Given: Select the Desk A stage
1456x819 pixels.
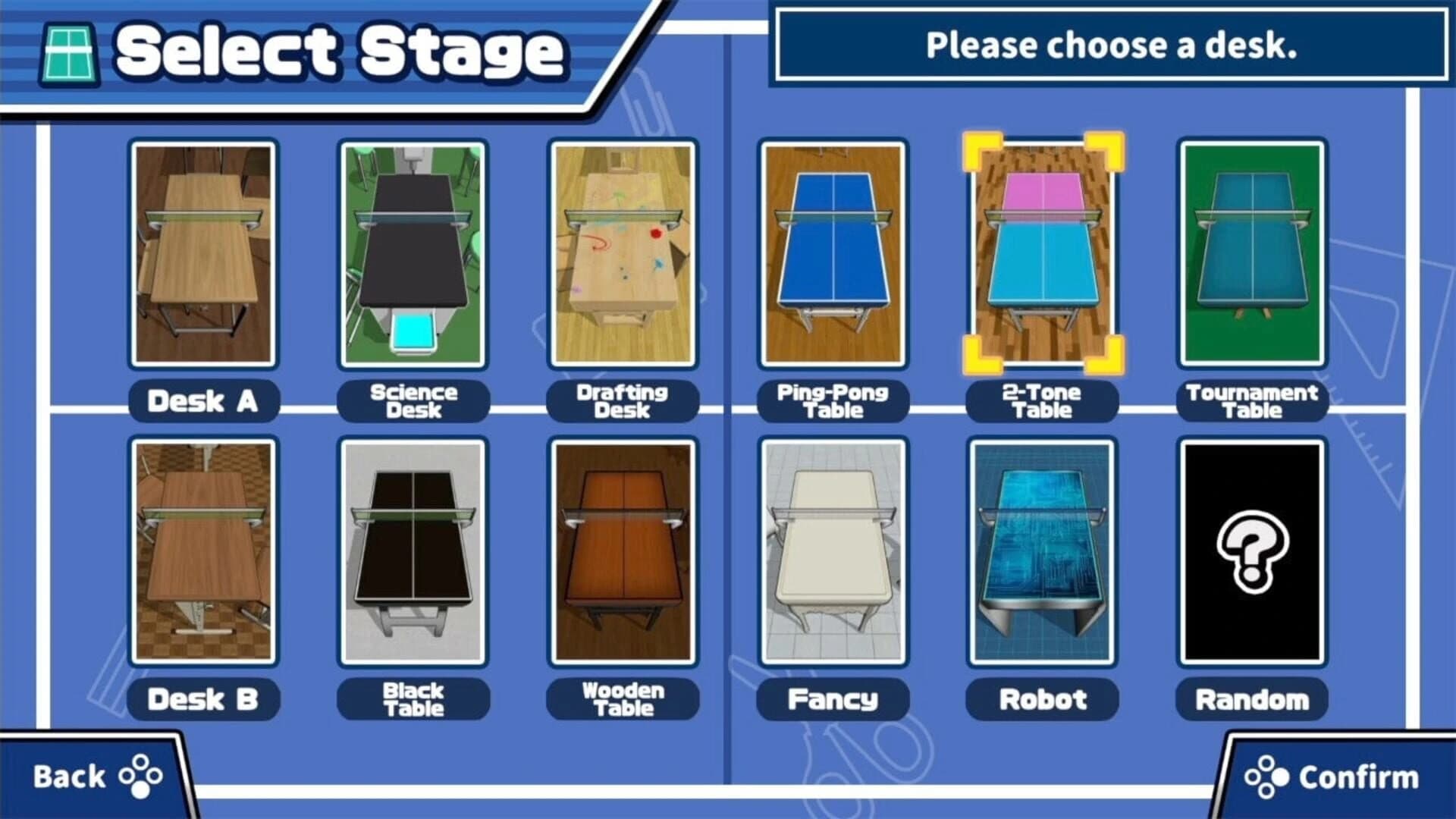Looking at the screenshot, I should 203,254.
